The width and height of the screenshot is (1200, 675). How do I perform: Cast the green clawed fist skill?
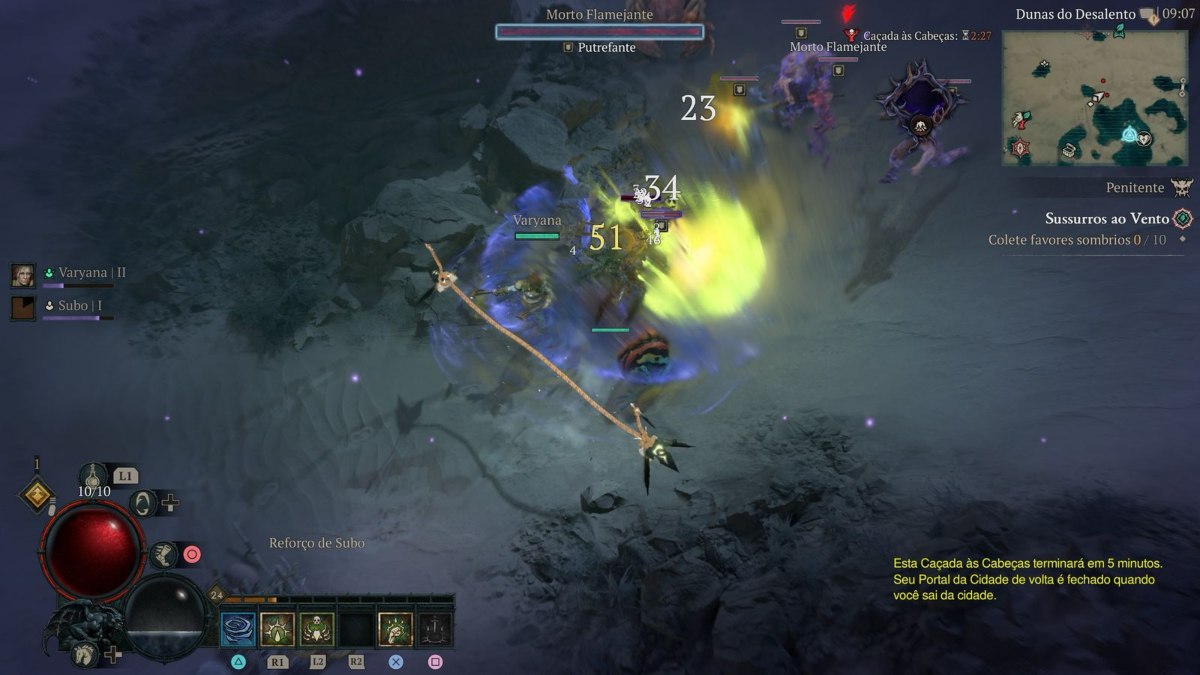pos(396,629)
